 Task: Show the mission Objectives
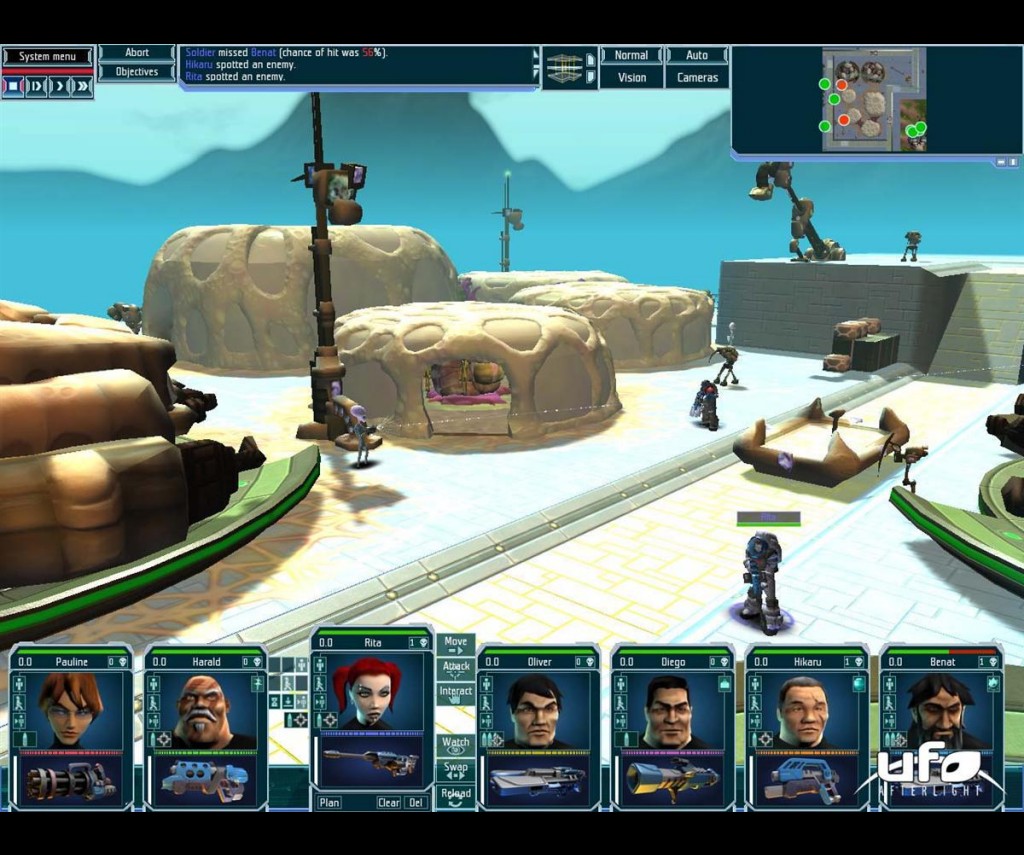pos(137,72)
